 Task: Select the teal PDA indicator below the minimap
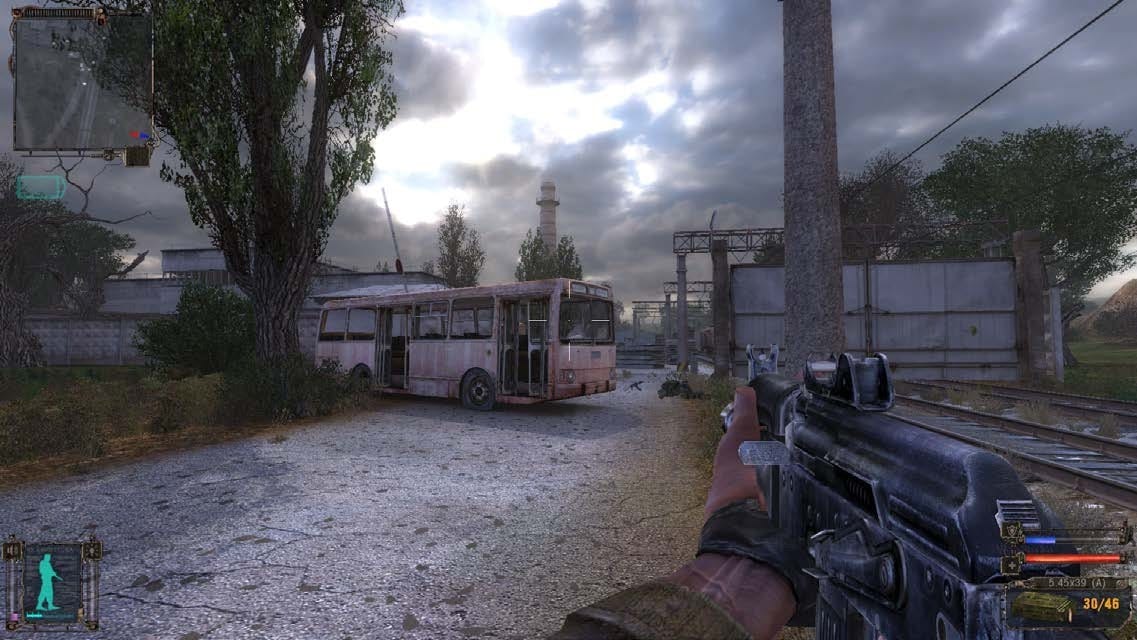(40, 187)
